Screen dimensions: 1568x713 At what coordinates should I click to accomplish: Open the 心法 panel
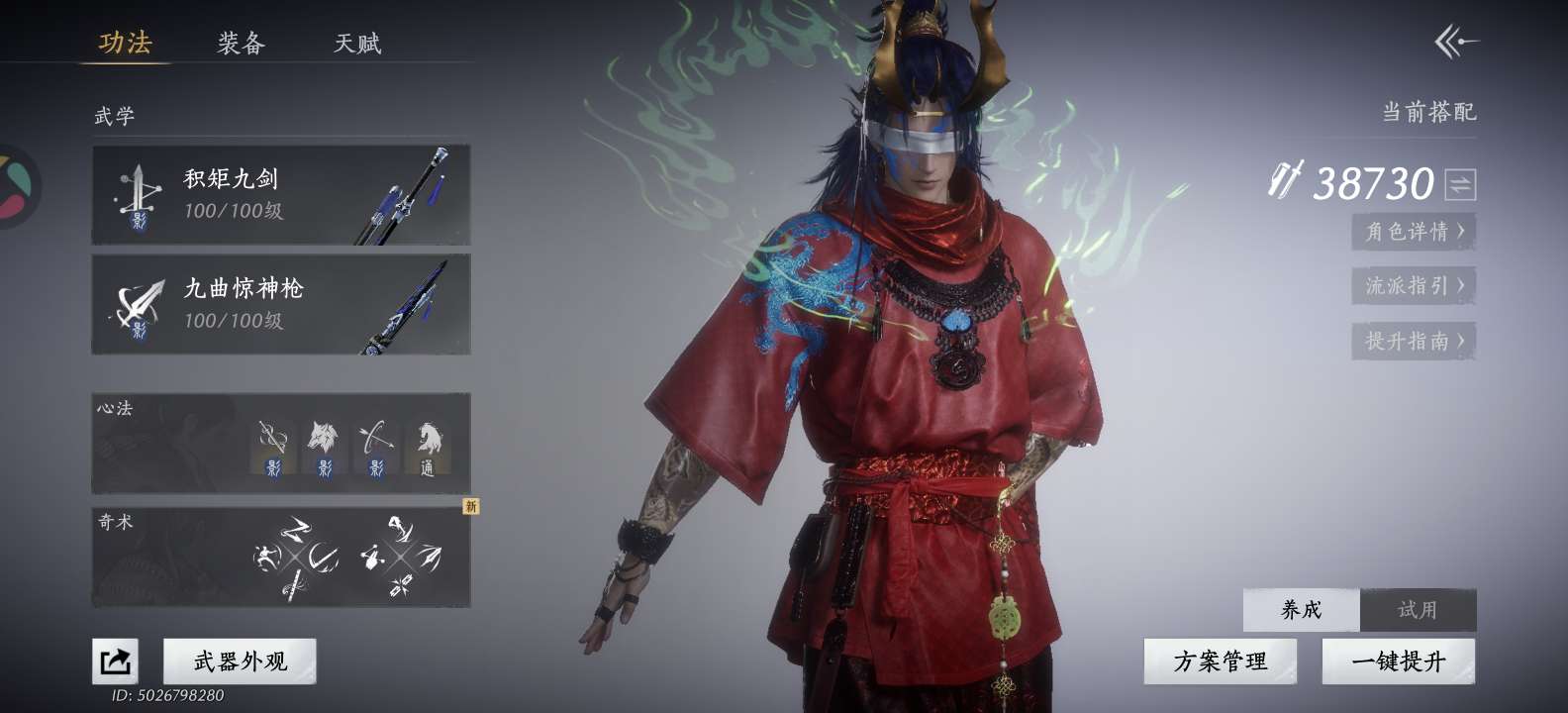[281, 444]
